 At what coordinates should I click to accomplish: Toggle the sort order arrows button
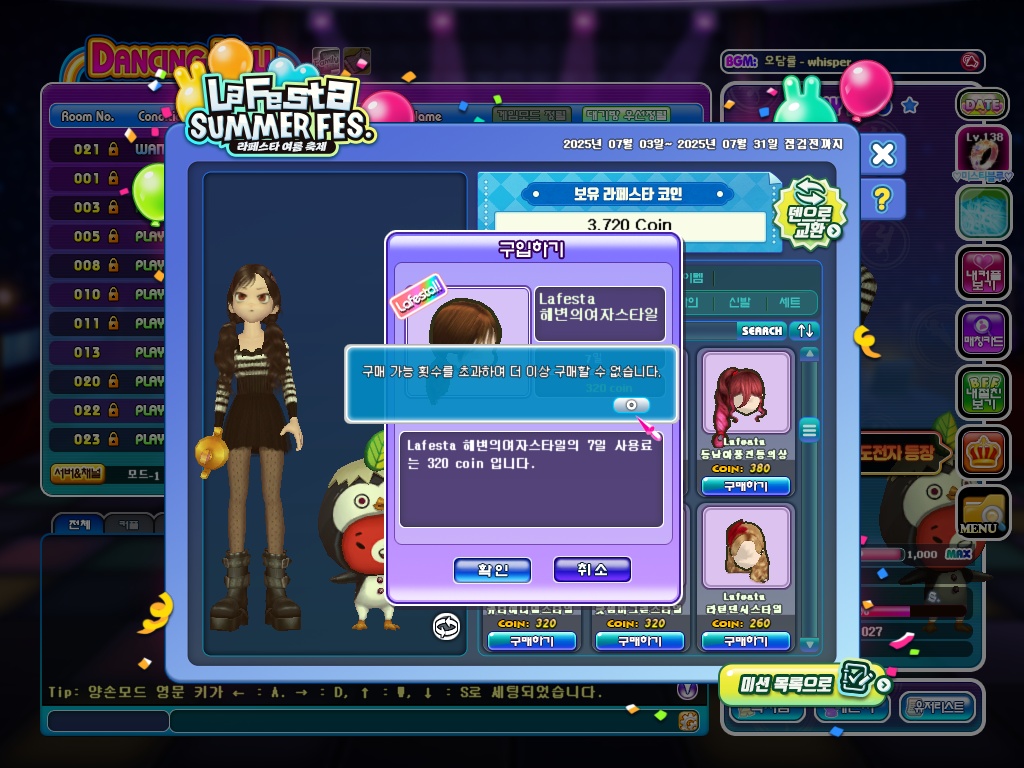(805, 330)
